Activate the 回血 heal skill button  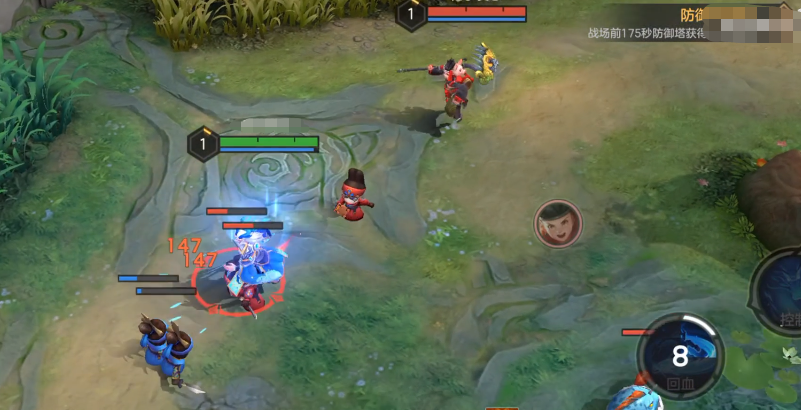680,358
